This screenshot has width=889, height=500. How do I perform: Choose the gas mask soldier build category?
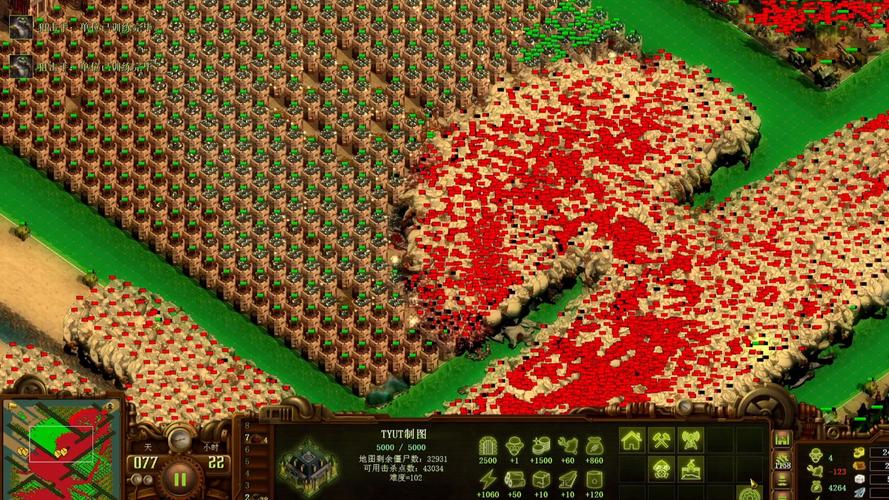661,469
